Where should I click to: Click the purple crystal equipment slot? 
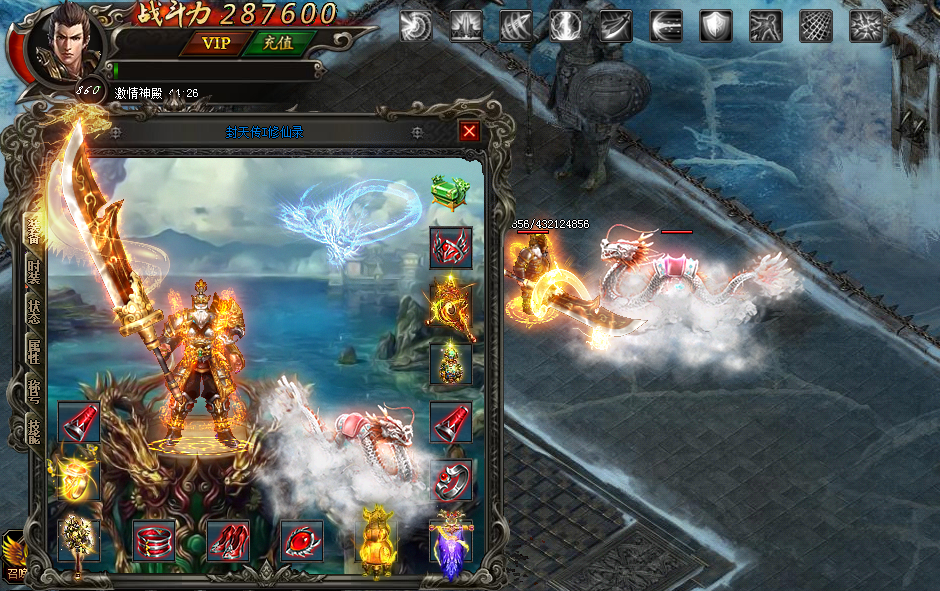(450, 545)
